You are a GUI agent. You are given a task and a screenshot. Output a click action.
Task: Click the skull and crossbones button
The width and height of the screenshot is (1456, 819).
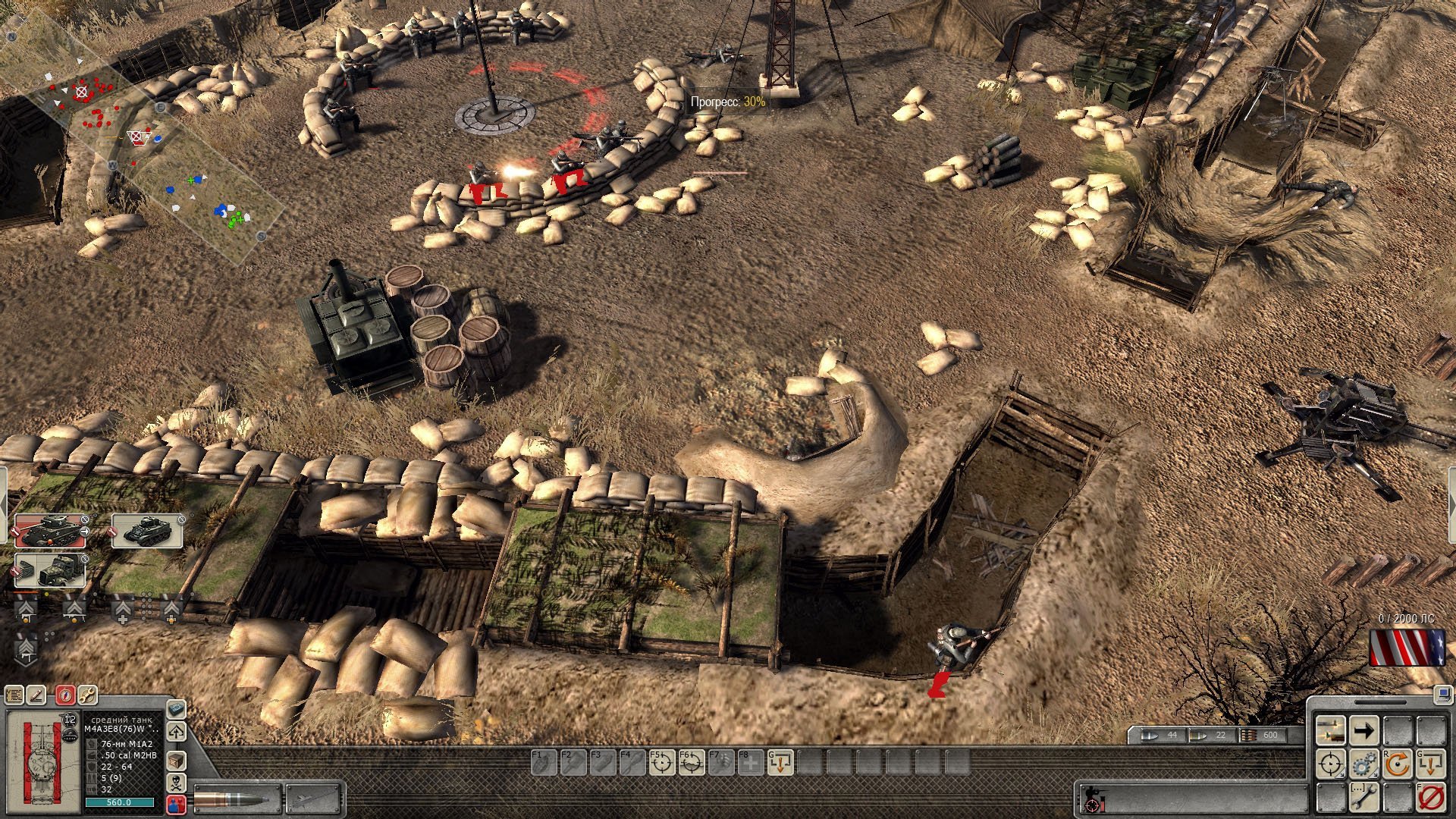click(176, 783)
